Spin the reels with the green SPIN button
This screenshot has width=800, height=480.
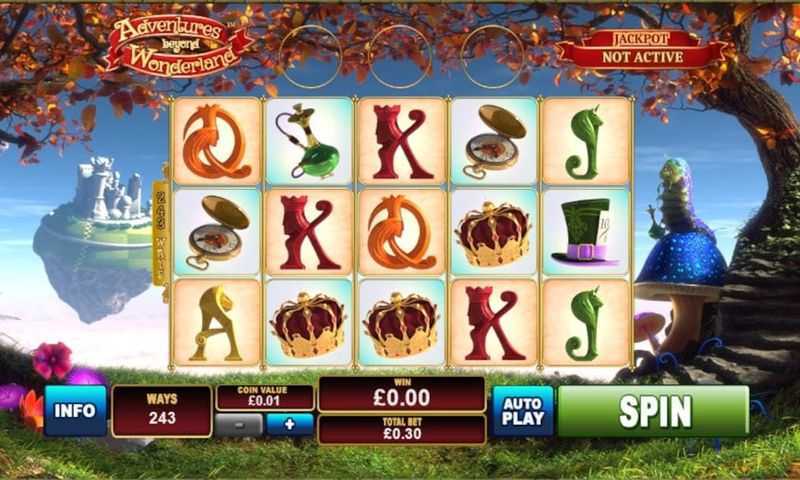(x=653, y=411)
